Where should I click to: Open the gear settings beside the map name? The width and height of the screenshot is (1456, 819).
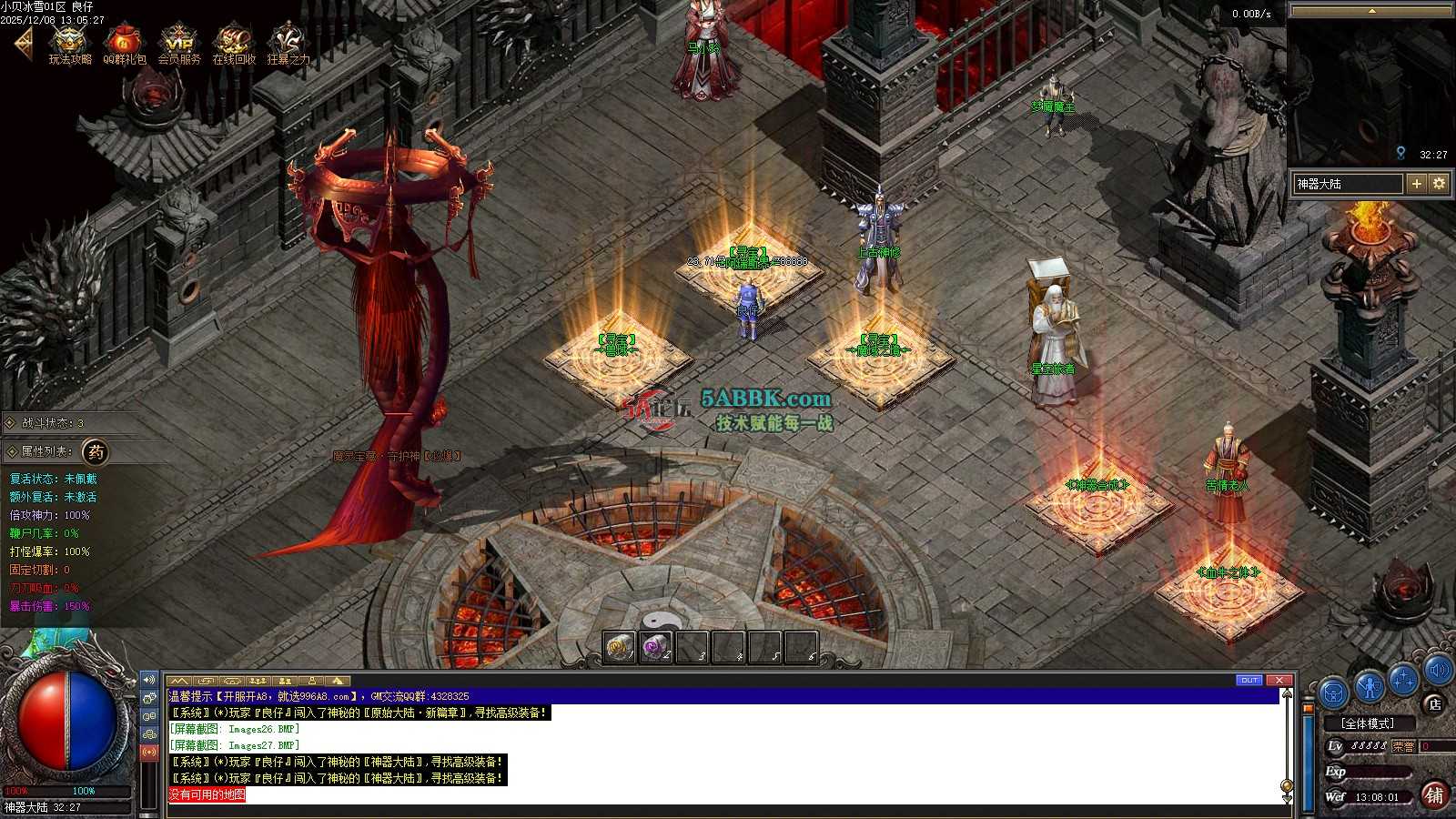click(1439, 184)
